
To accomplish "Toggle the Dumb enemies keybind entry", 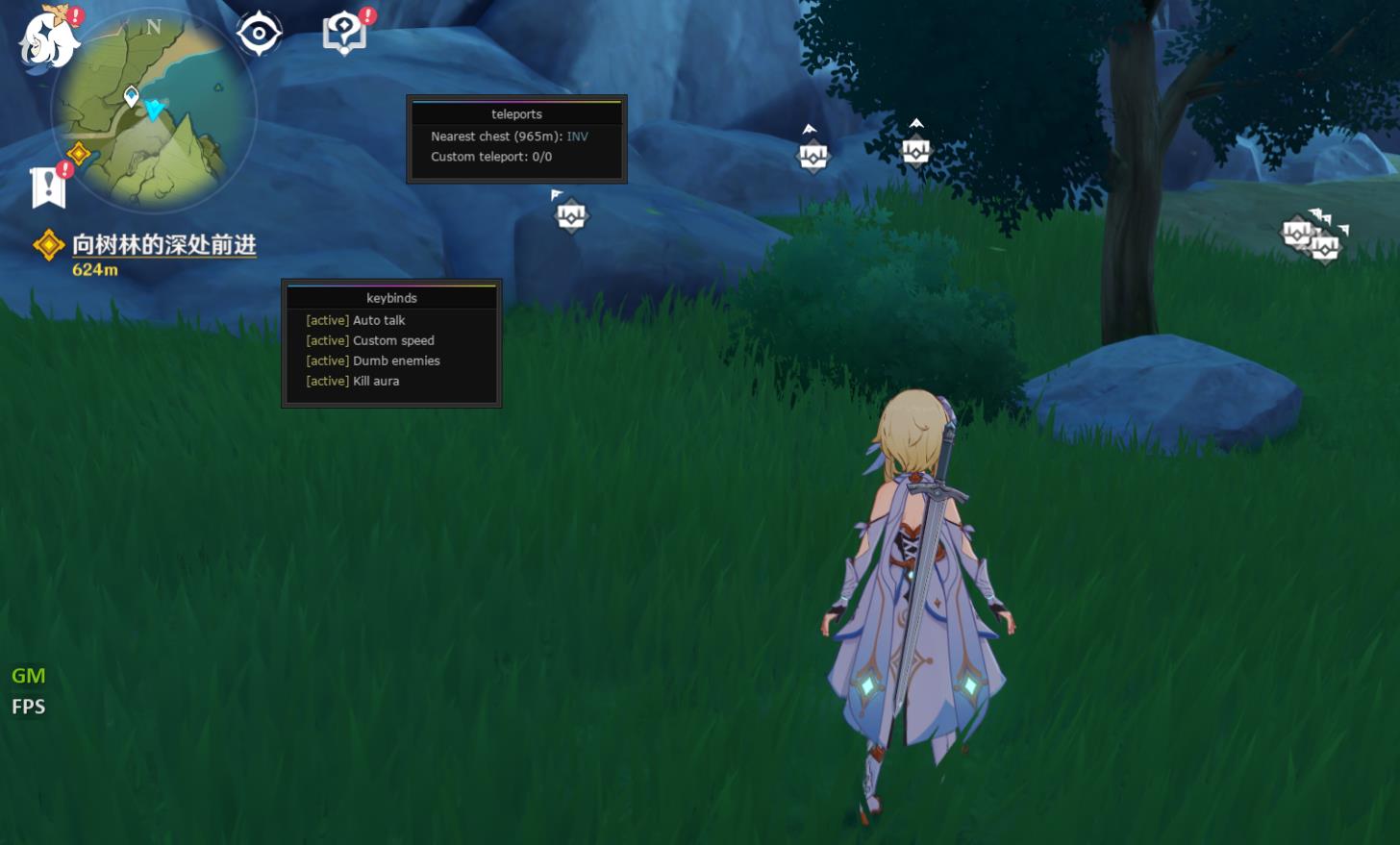I will (395, 360).
